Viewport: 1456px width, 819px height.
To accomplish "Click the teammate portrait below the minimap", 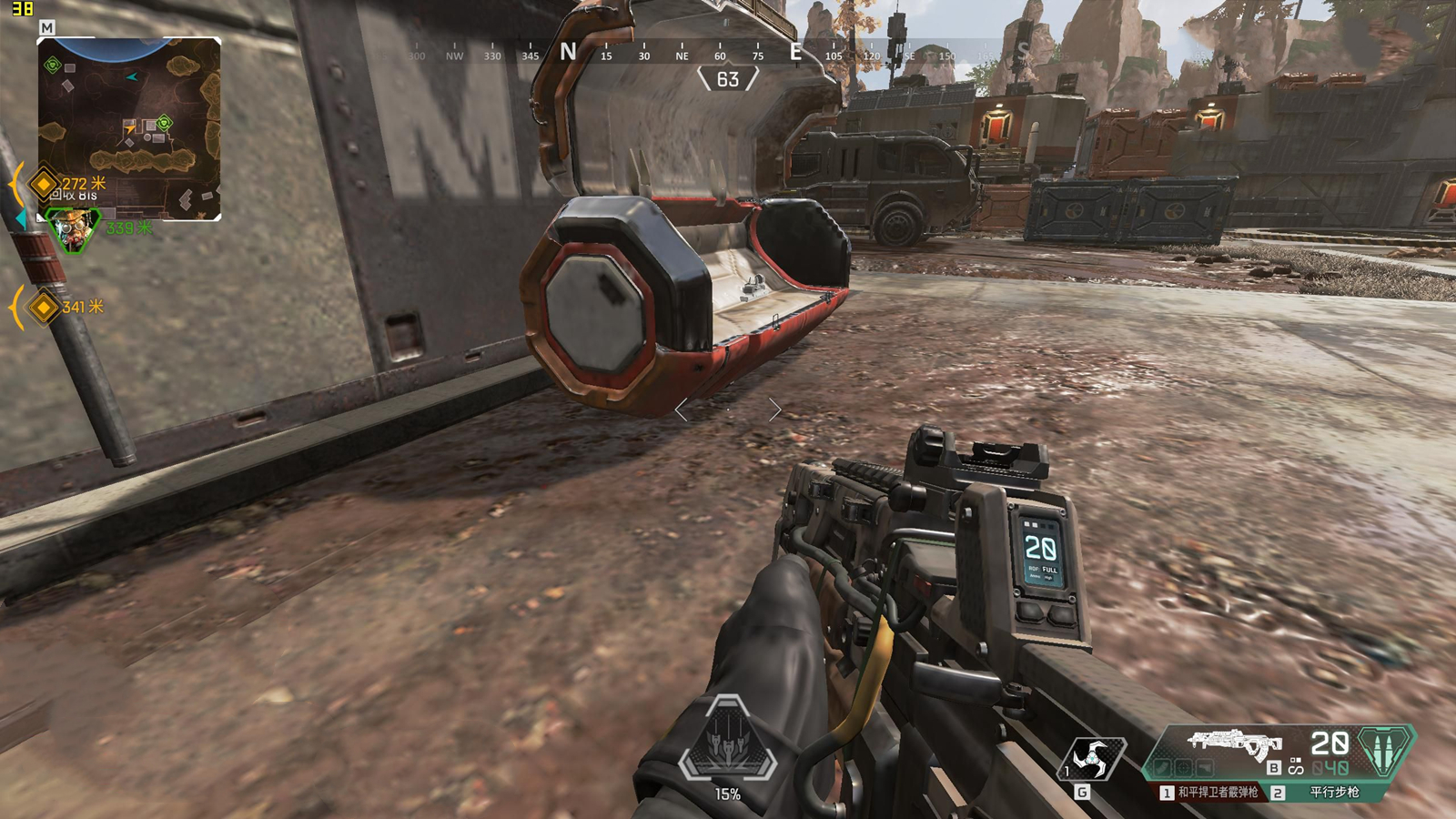I will [73, 229].
